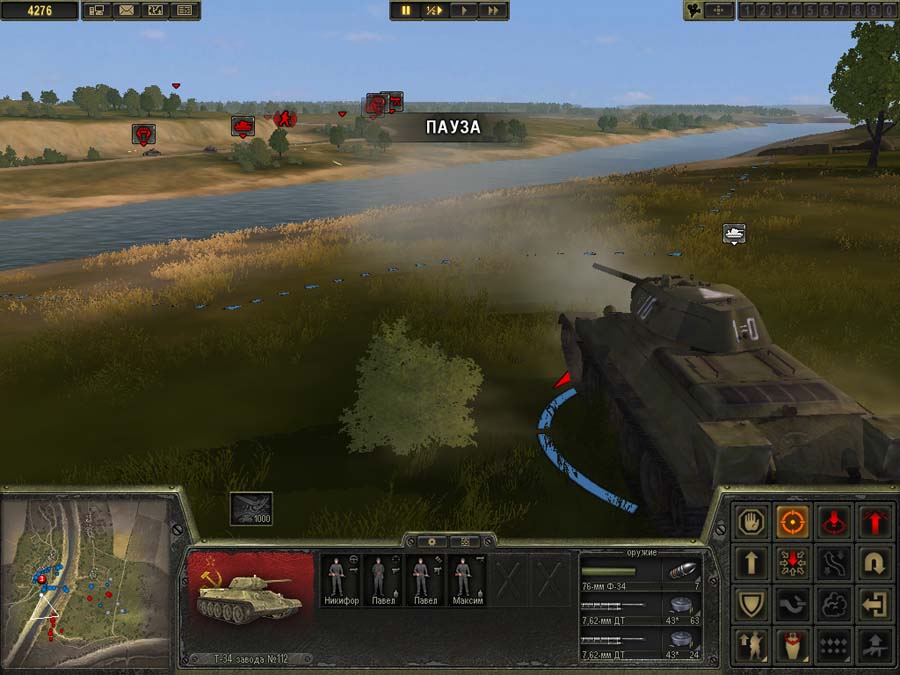Image resolution: width=900 pixels, height=675 pixels.
Task: Select crew member Максим
Action: point(464,581)
